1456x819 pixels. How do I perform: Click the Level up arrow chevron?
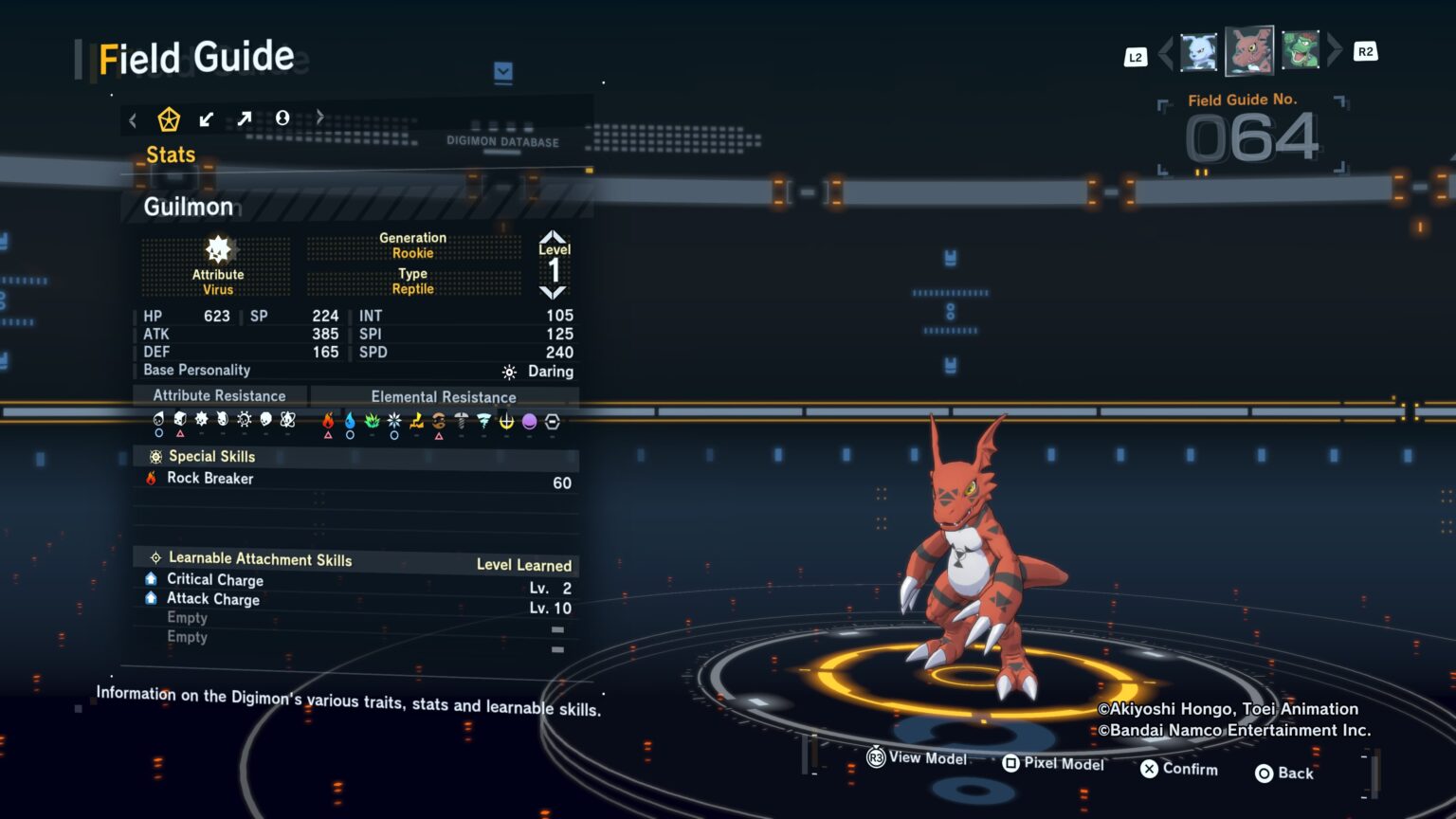(554, 237)
